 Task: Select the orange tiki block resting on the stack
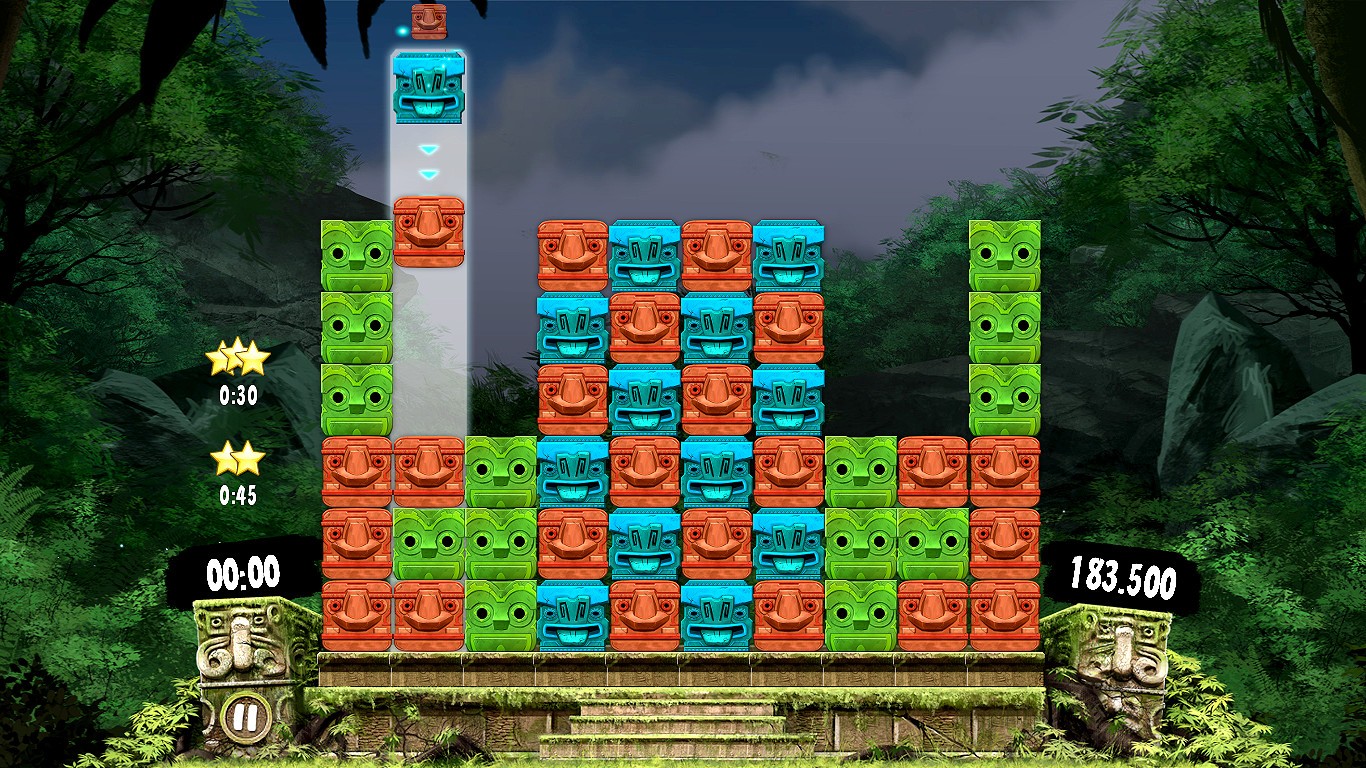point(428,232)
